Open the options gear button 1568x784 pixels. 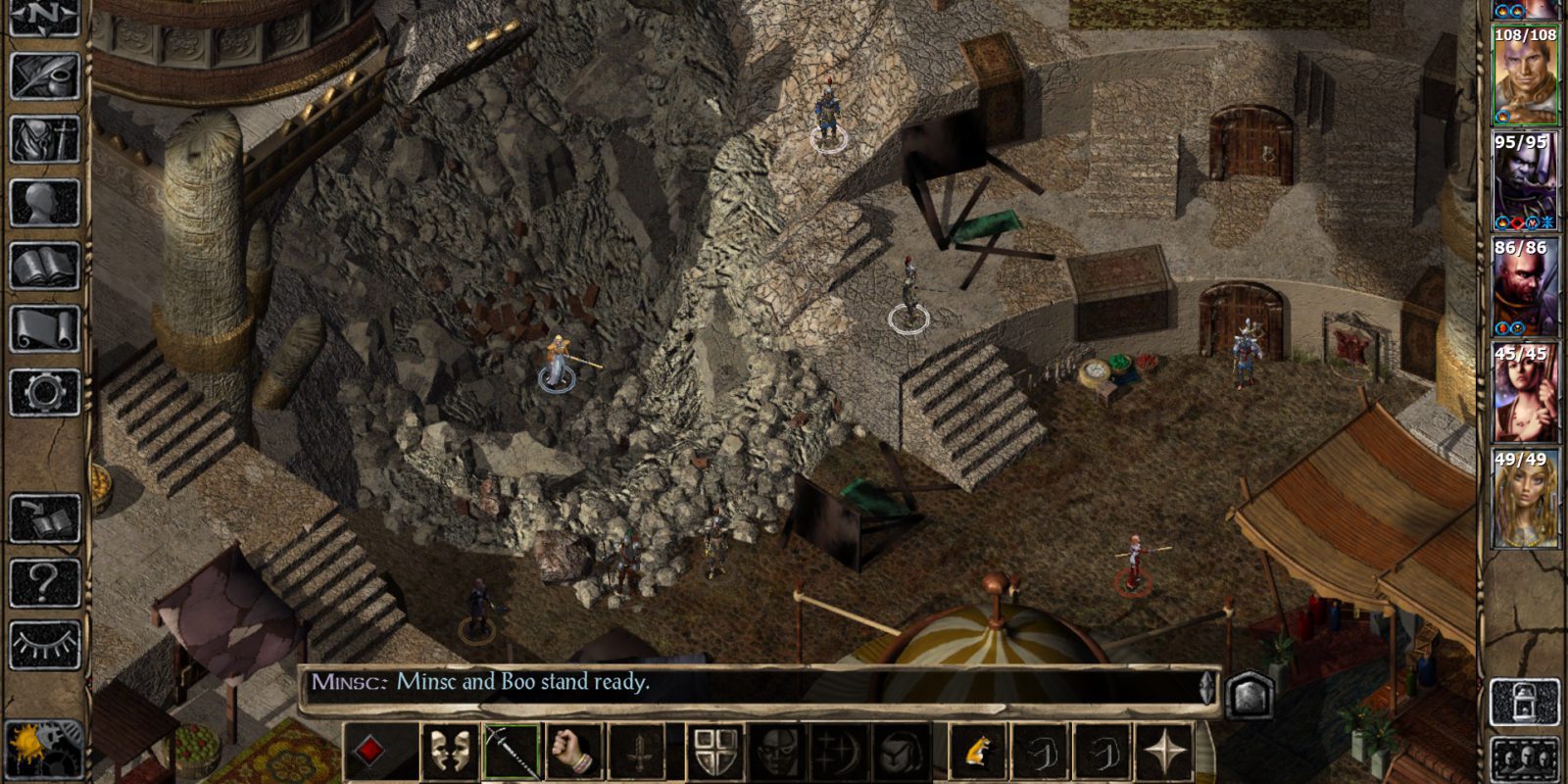coord(44,392)
